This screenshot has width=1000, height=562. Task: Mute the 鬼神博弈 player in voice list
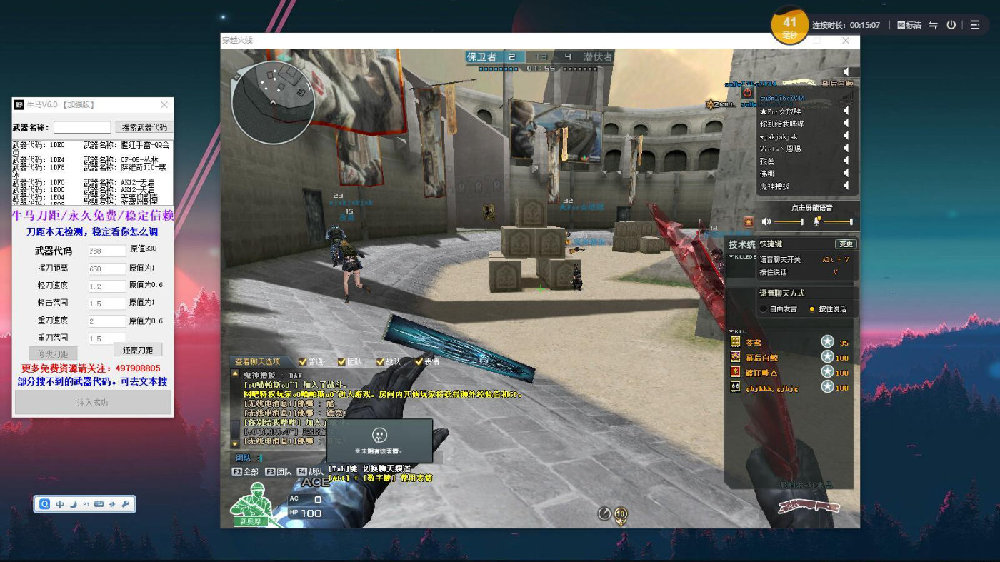pyautogui.click(x=846, y=186)
